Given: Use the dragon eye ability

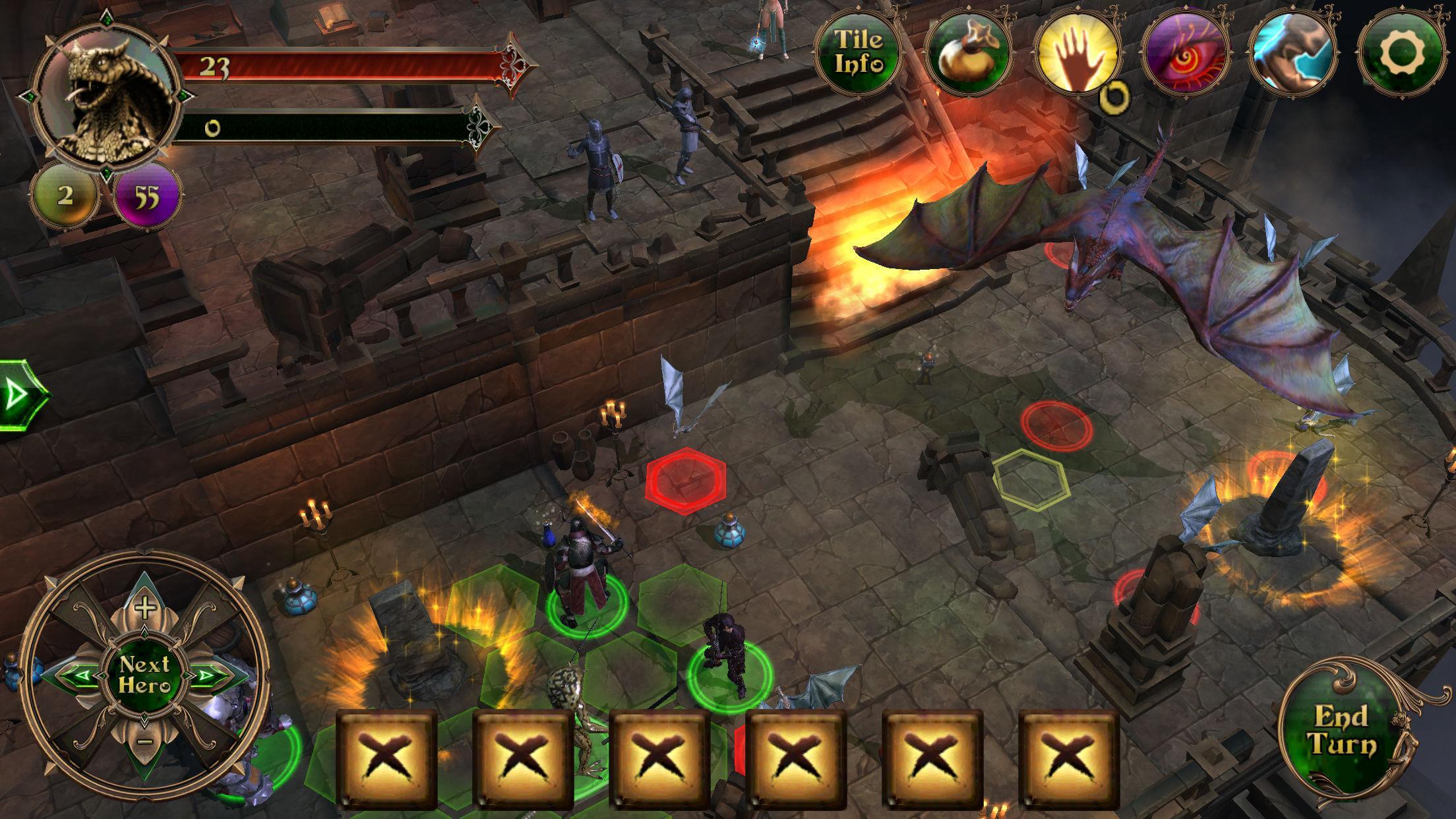Looking at the screenshot, I should [1185, 53].
